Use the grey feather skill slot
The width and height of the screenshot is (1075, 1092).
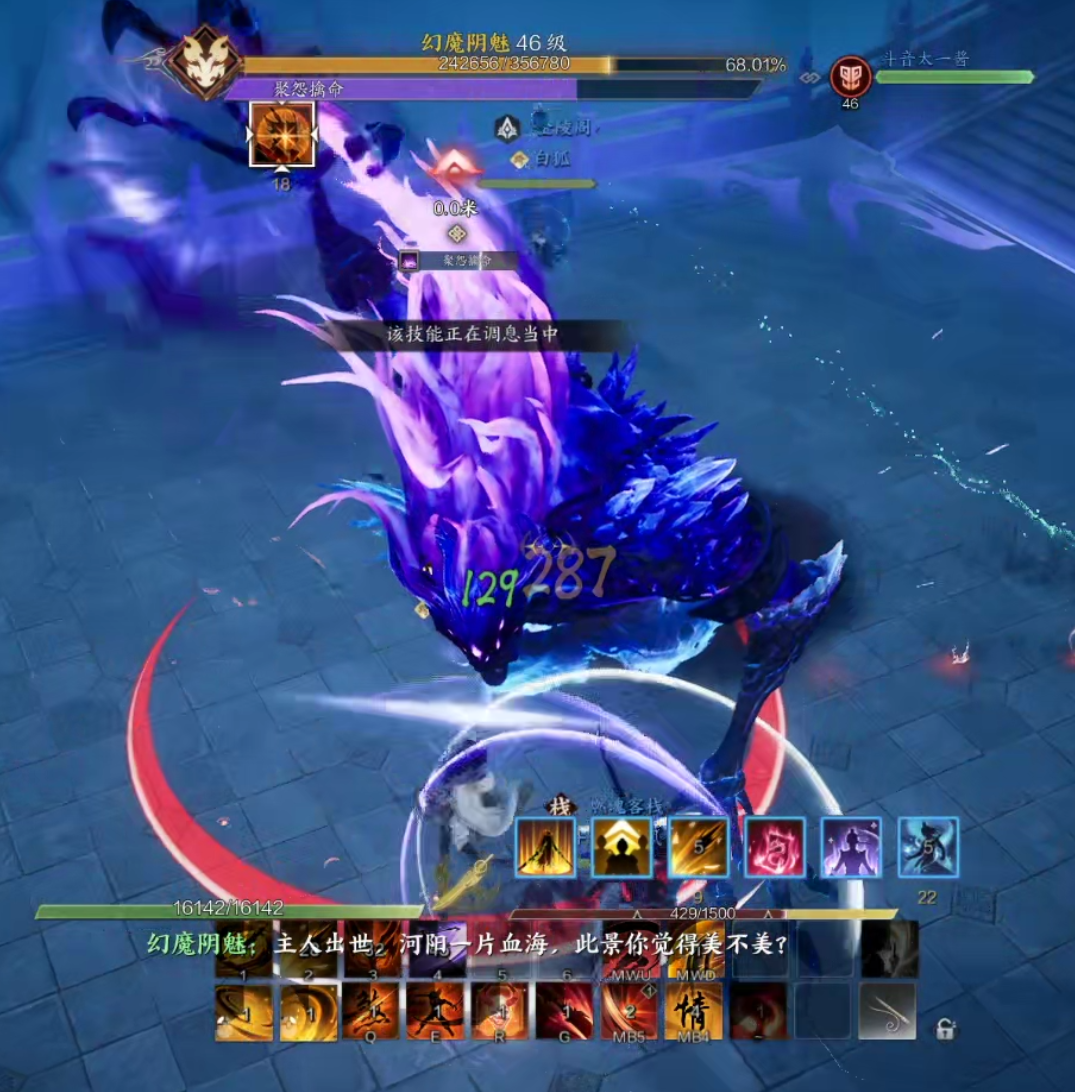[887, 1011]
